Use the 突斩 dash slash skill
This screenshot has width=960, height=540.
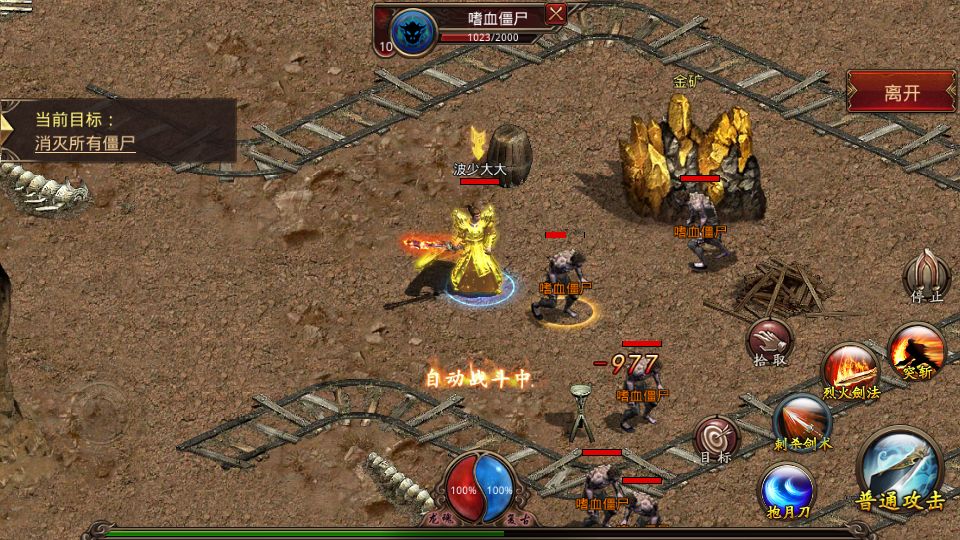click(916, 350)
